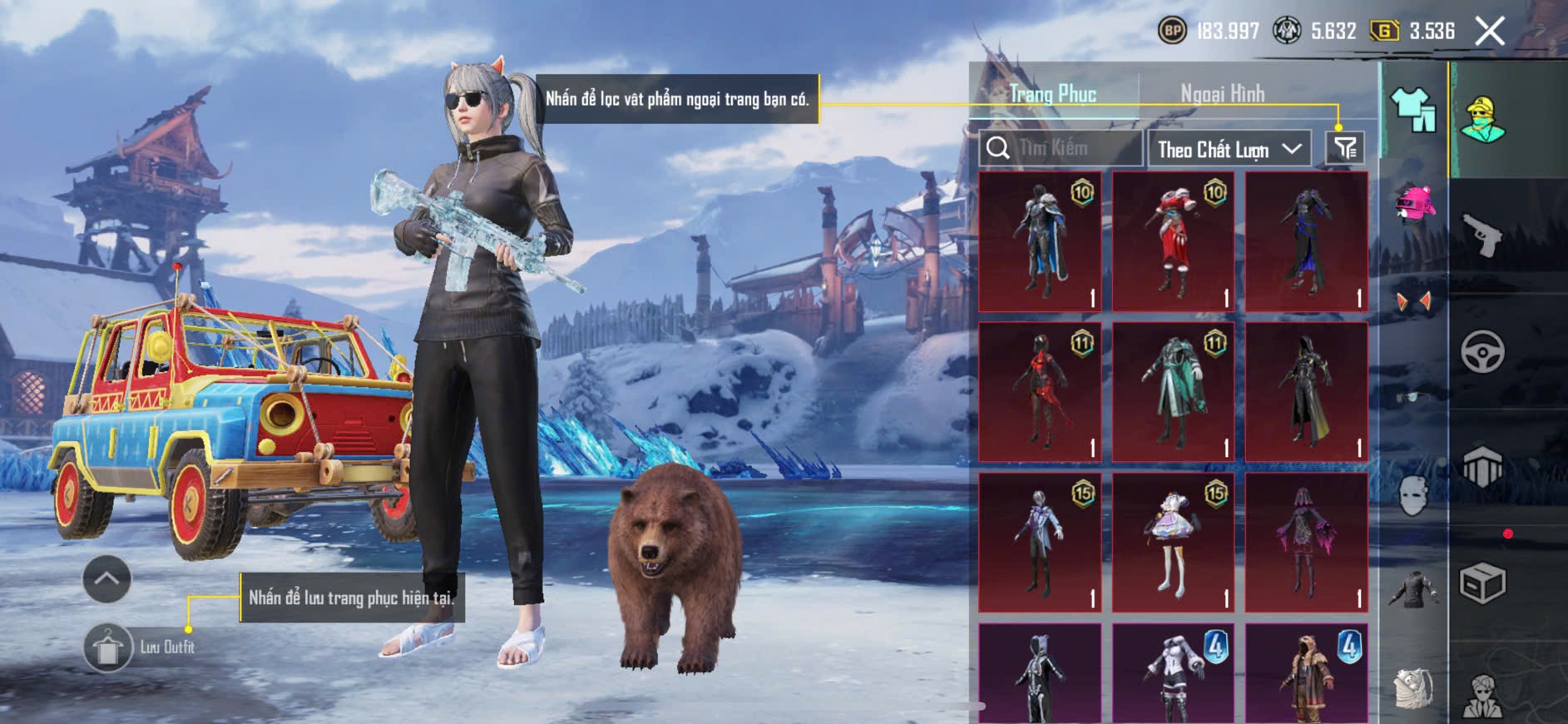Open the pistol weapon skins section

point(1482,236)
